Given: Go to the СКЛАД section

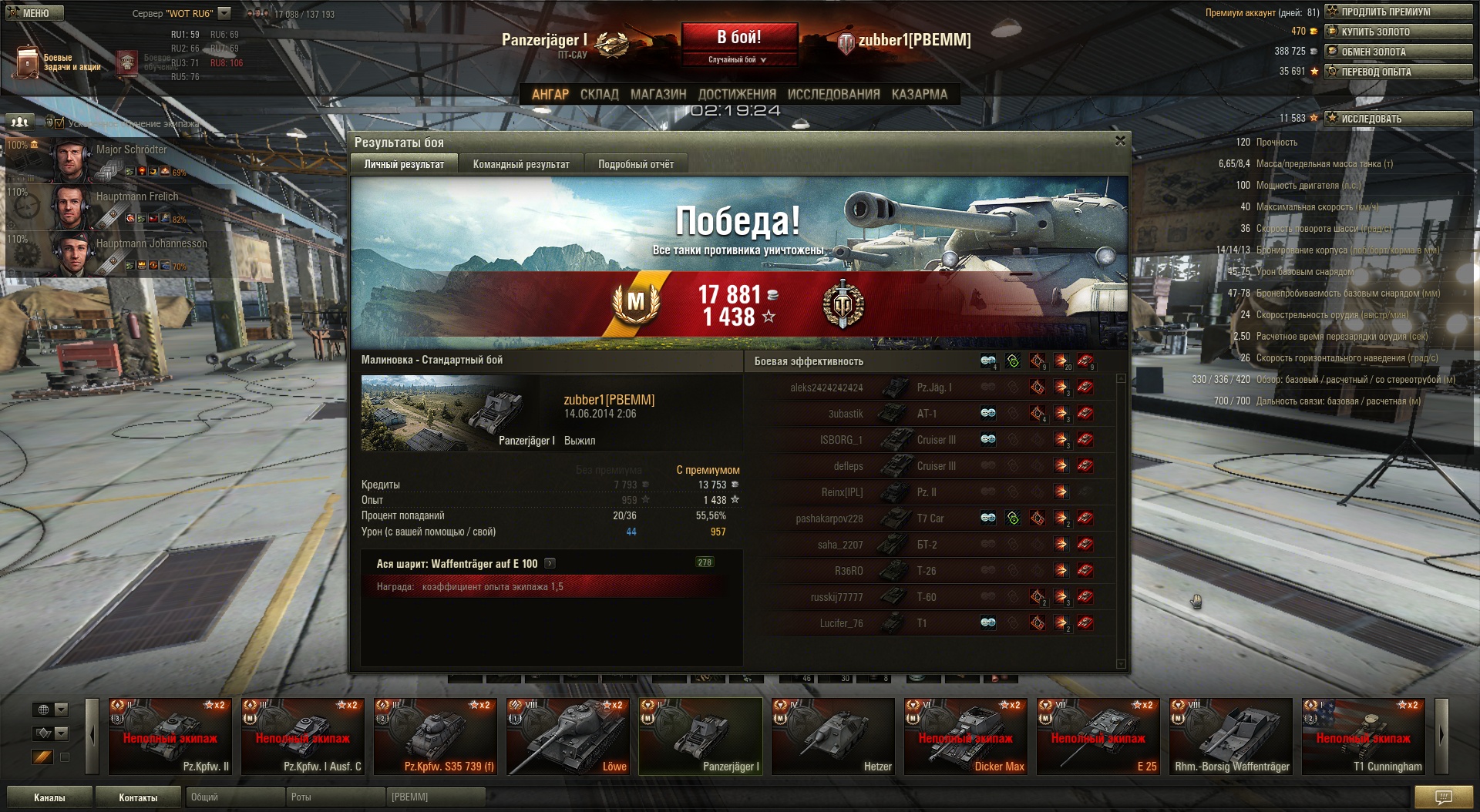Looking at the screenshot, I should tap(599, 95).
